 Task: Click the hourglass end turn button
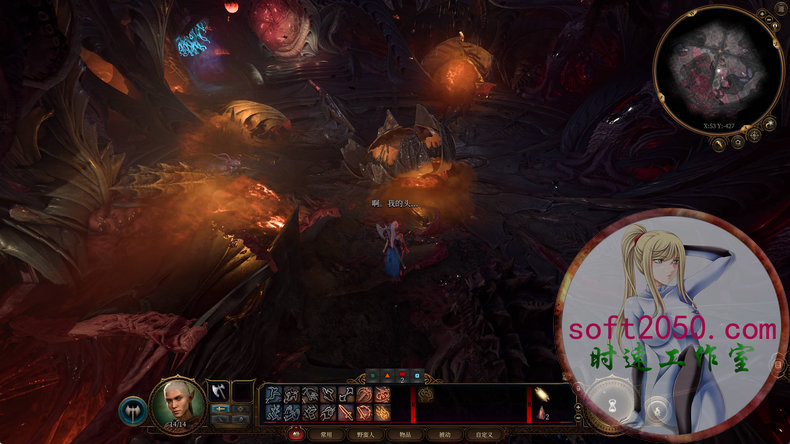point(614,408)
